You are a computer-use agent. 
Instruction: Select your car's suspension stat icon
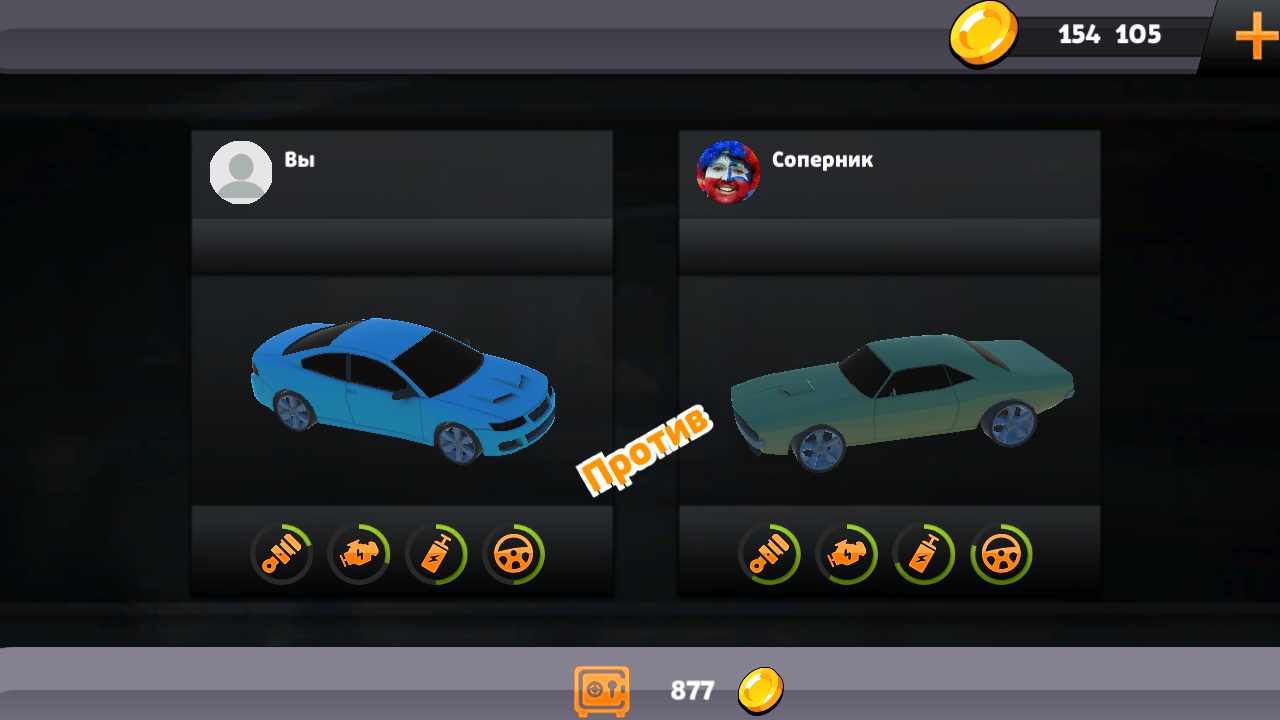click(x=281, y=553)
